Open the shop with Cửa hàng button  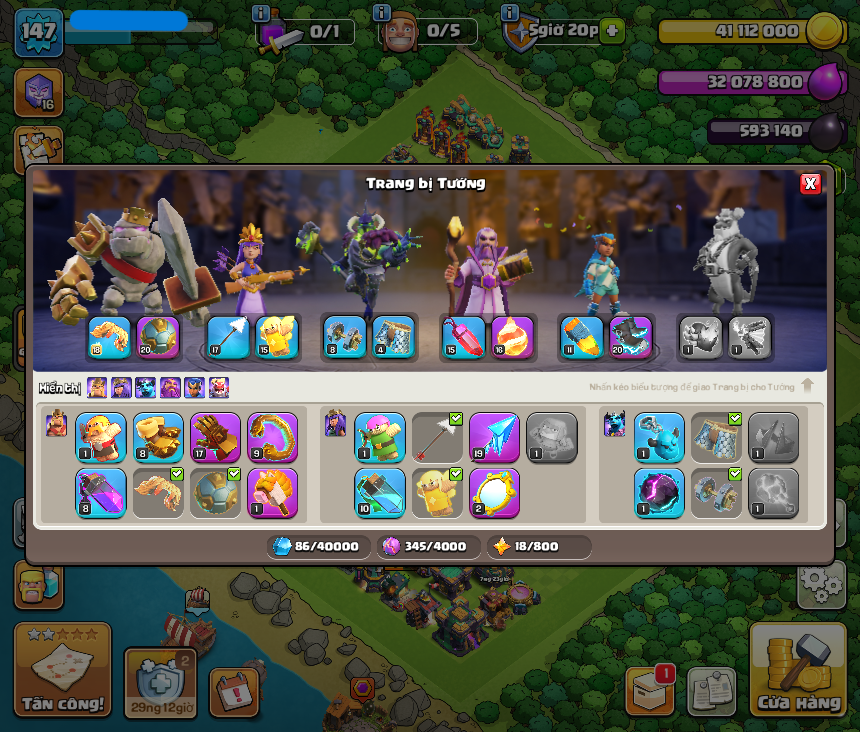pos(798,672)
